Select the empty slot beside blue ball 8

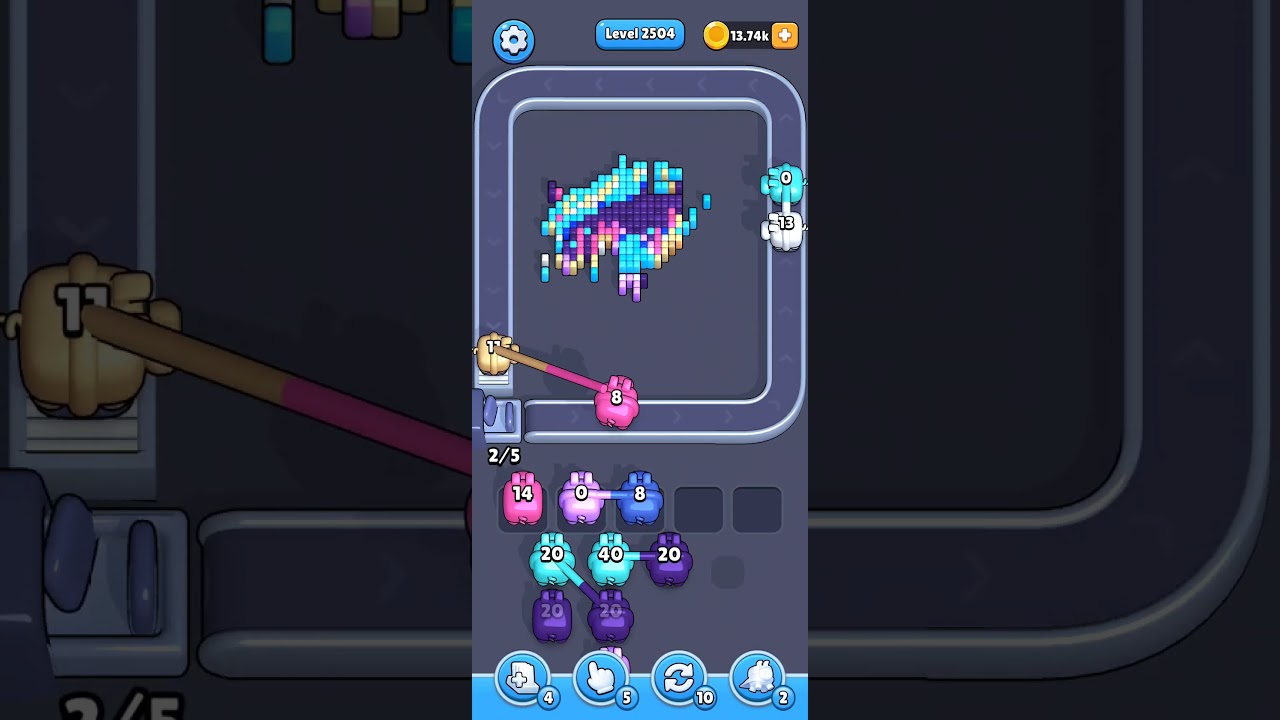point(697,506)
